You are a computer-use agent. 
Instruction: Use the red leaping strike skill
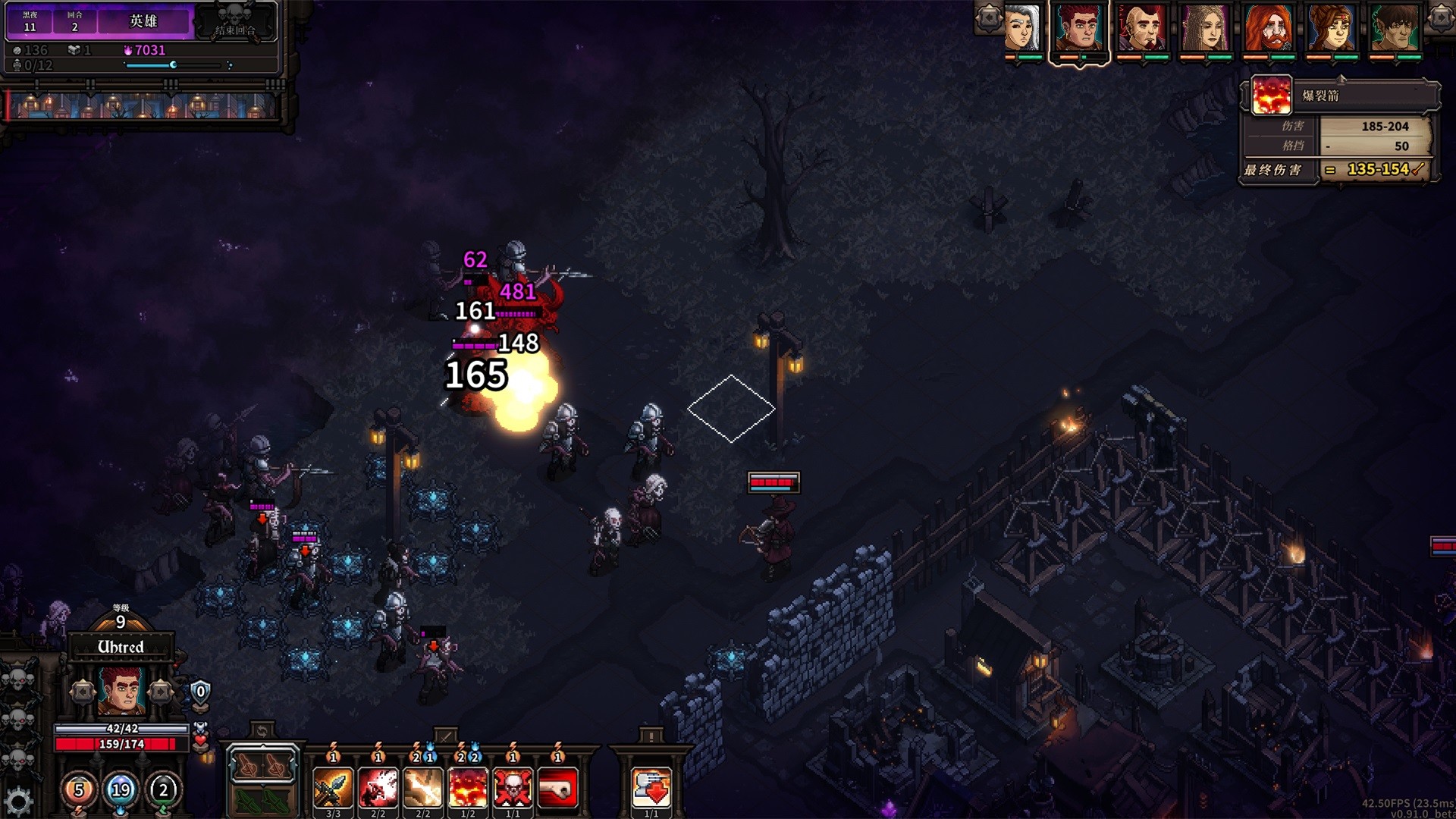[378, 787]
